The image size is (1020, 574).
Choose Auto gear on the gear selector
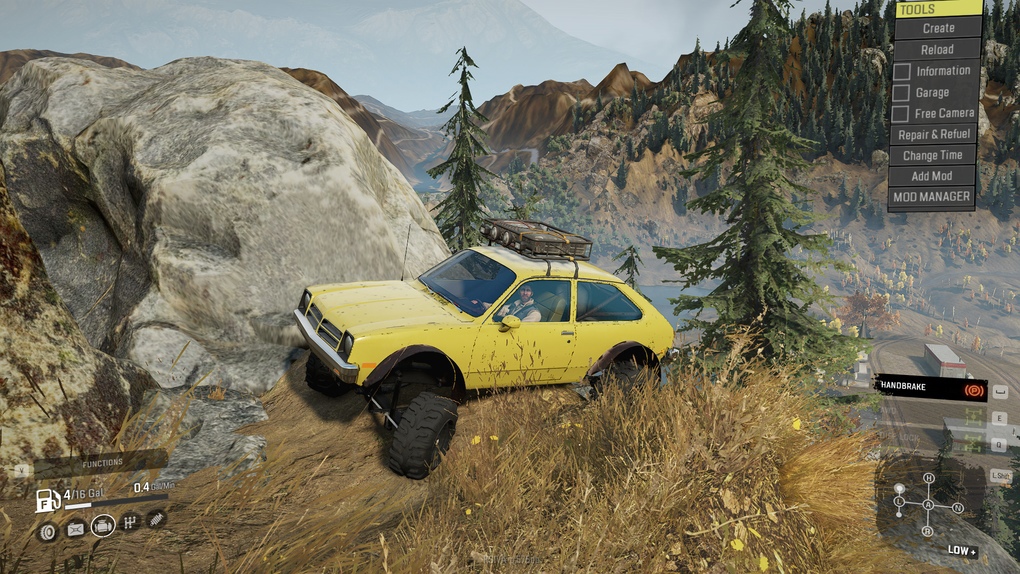928,503
